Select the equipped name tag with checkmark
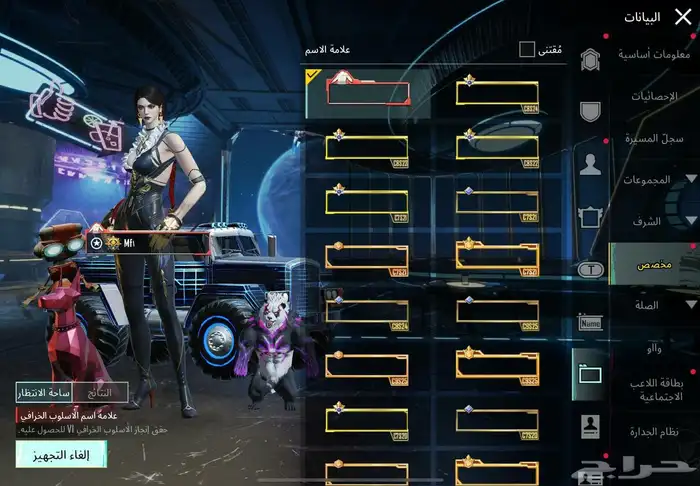Screen dimensions: 700x486 [x=367, y=93]
